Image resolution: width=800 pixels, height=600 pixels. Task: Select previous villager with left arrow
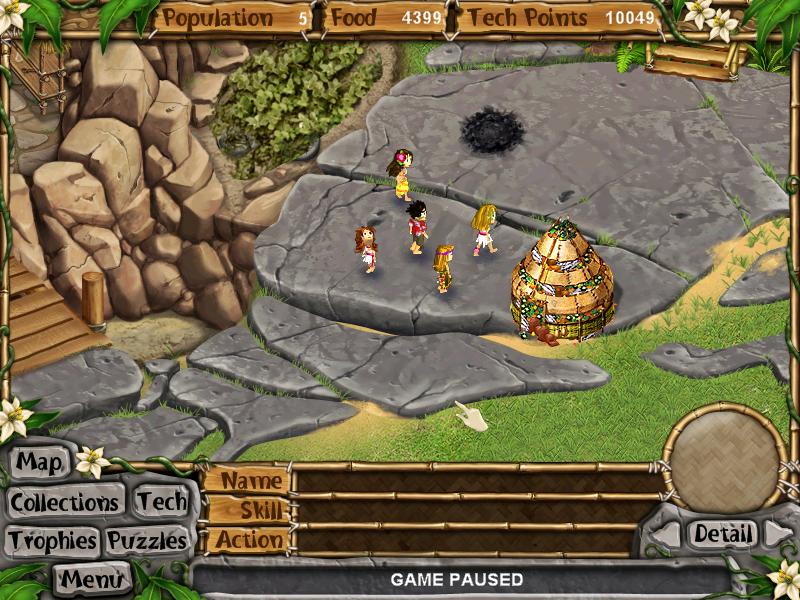tap(665, 535)
